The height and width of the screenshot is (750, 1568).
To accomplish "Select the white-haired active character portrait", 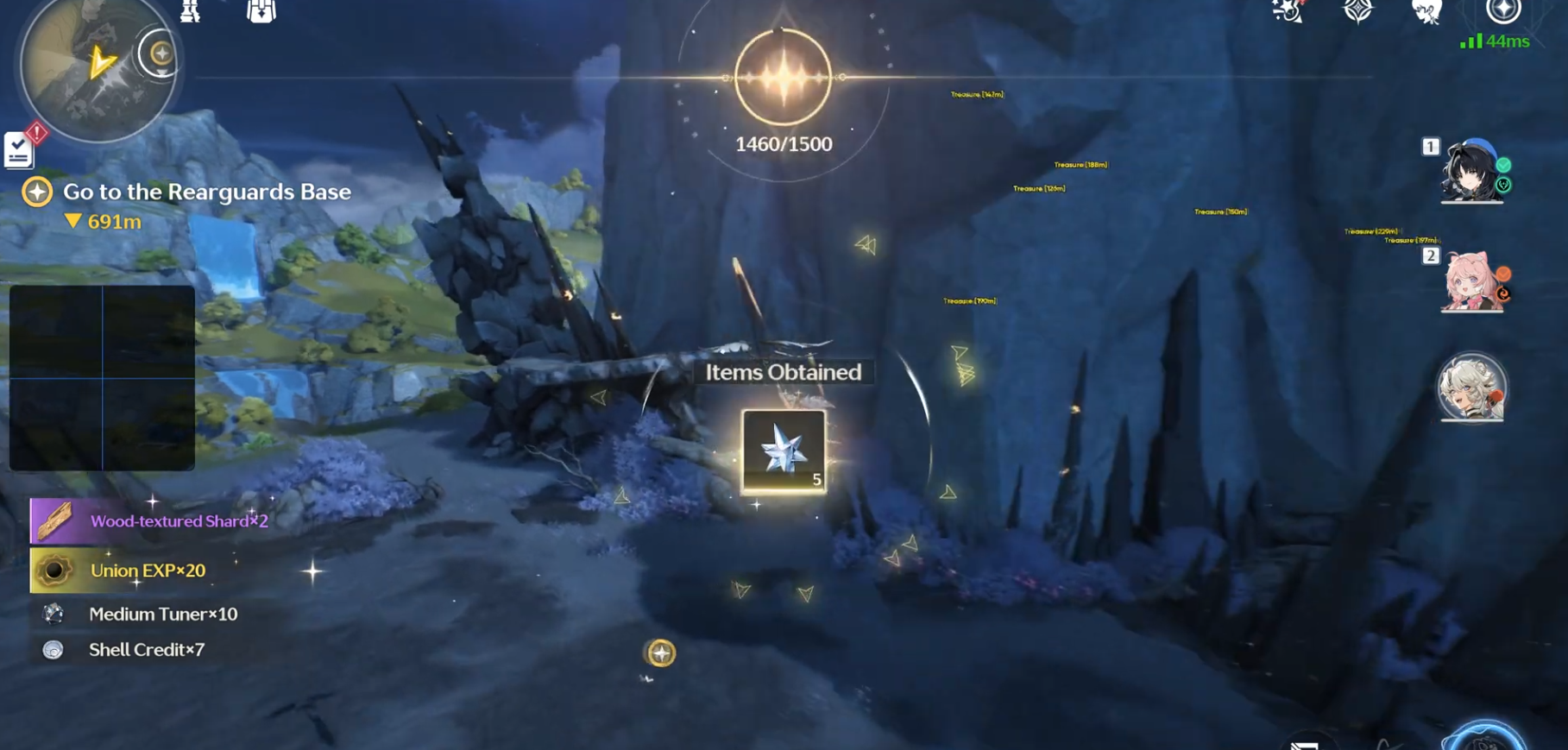I will pyautogui.click(x=1471, y=388).
